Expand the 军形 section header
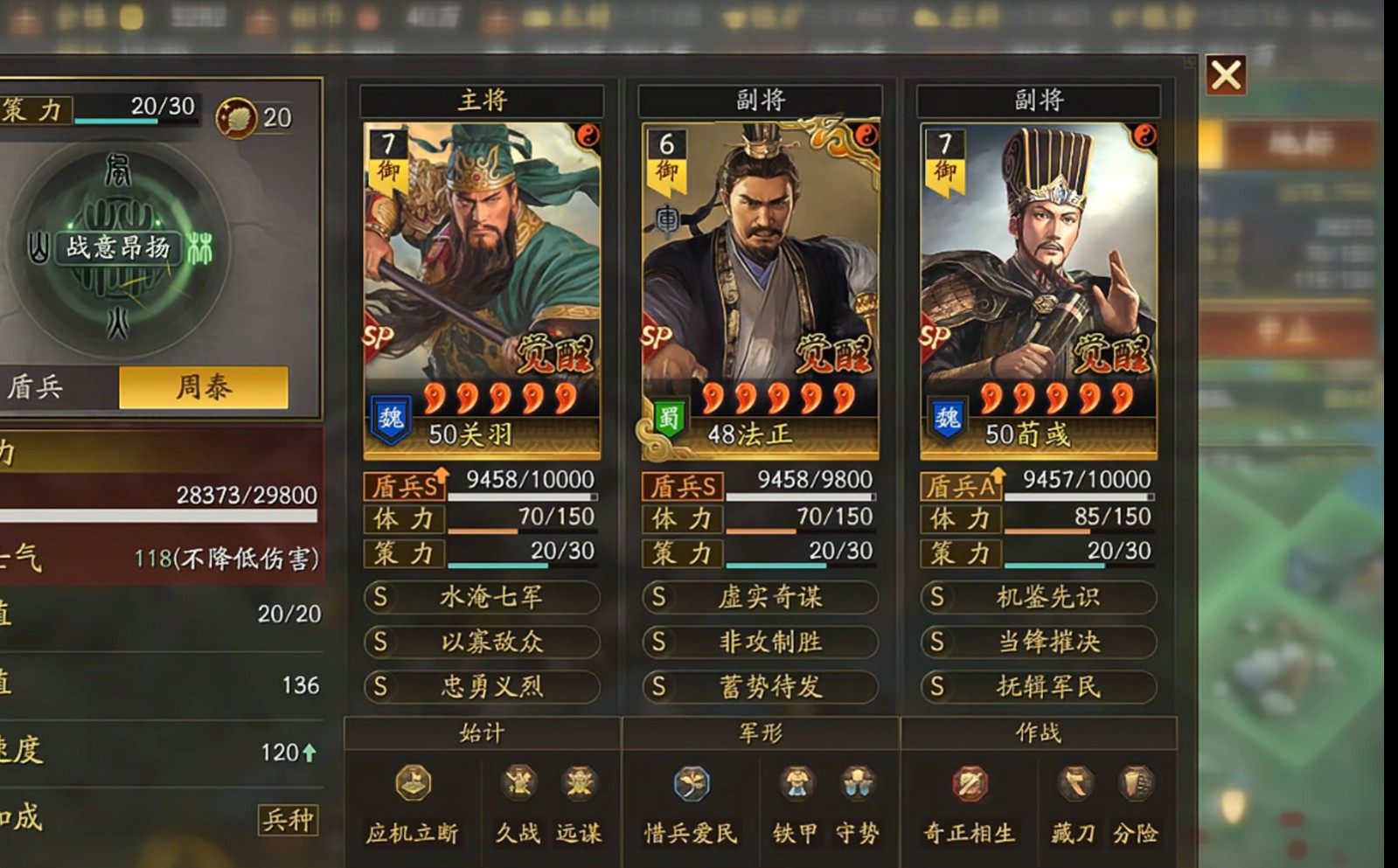This screenshot has width=1398, height=868. coord(758,735)
